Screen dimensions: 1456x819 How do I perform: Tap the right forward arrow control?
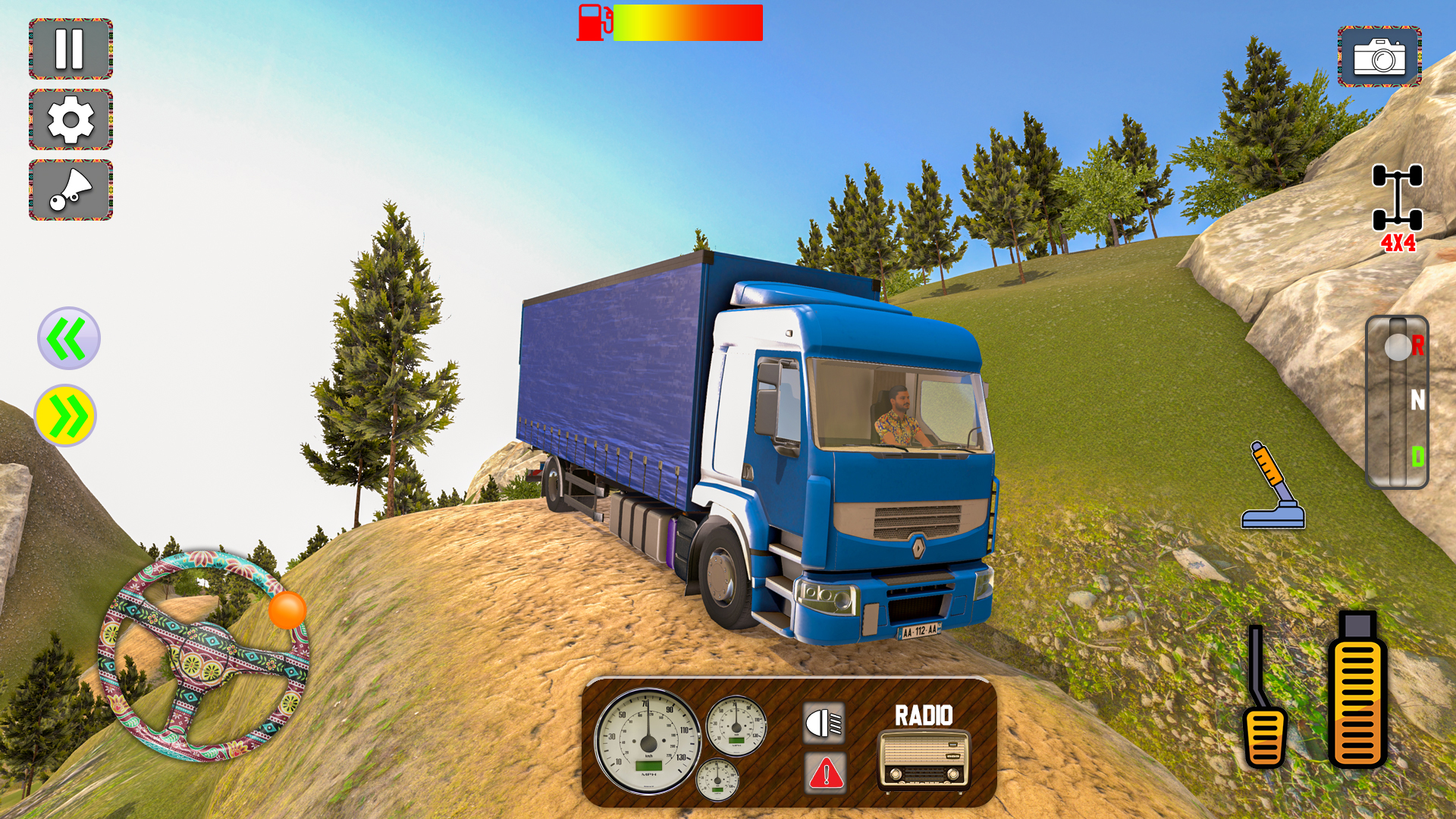[x=68, y=413]
